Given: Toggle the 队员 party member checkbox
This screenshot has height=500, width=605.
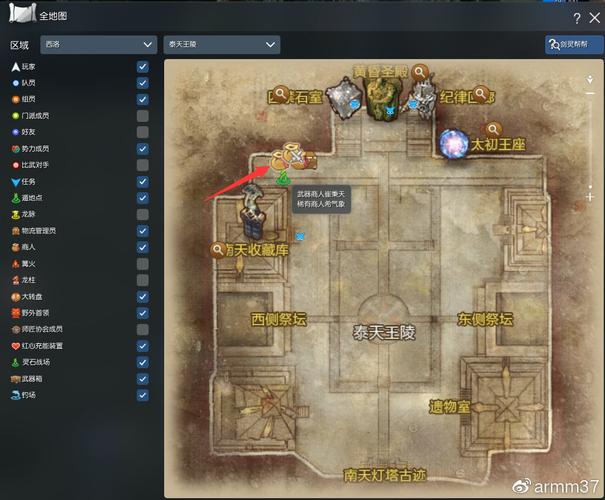Looking at the screenshot, I should click(143, 83).
